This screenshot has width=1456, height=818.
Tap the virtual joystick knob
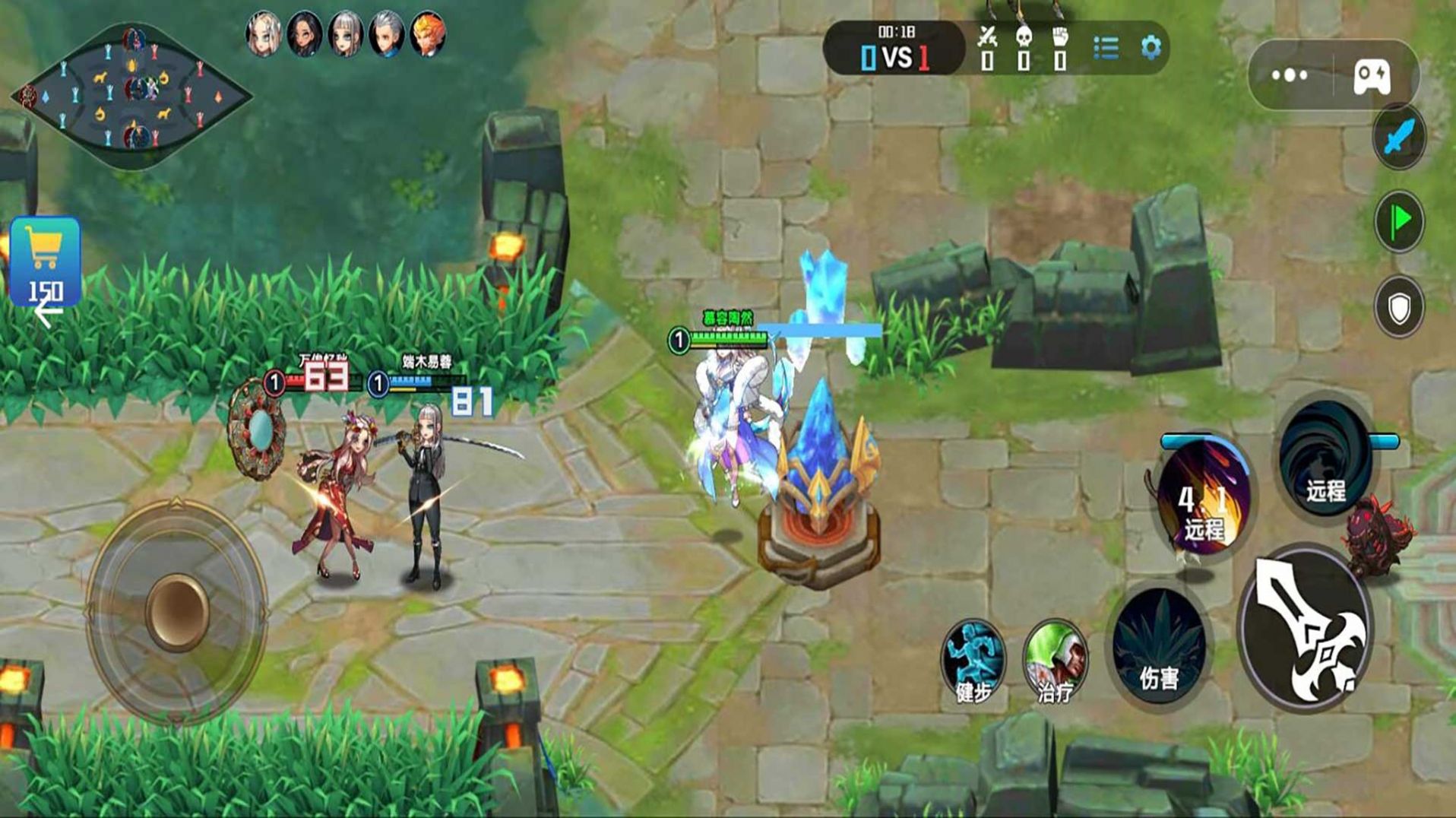coord(176,612)
